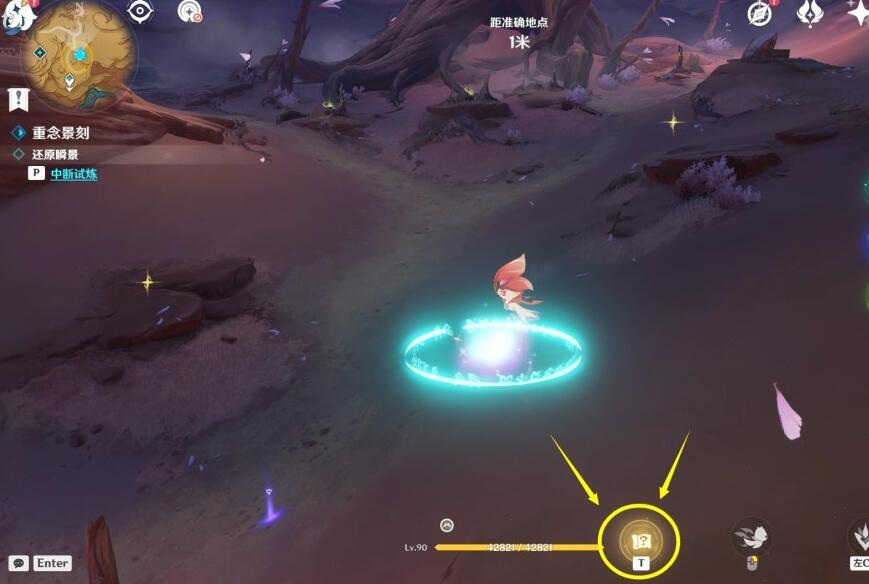Click the eye-shaped view icon

(140, 11)
